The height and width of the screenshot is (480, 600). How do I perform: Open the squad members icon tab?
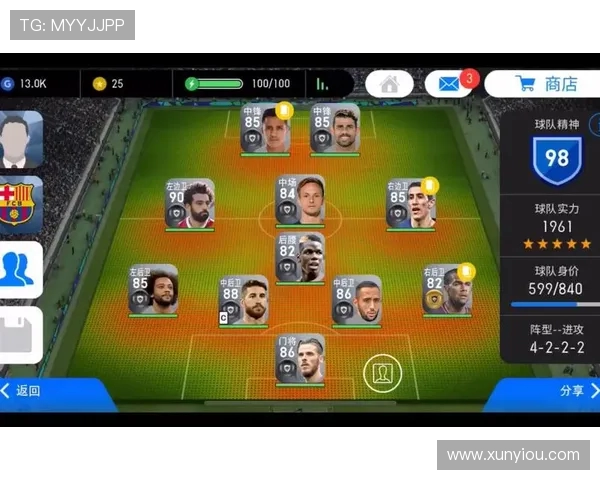20,268
